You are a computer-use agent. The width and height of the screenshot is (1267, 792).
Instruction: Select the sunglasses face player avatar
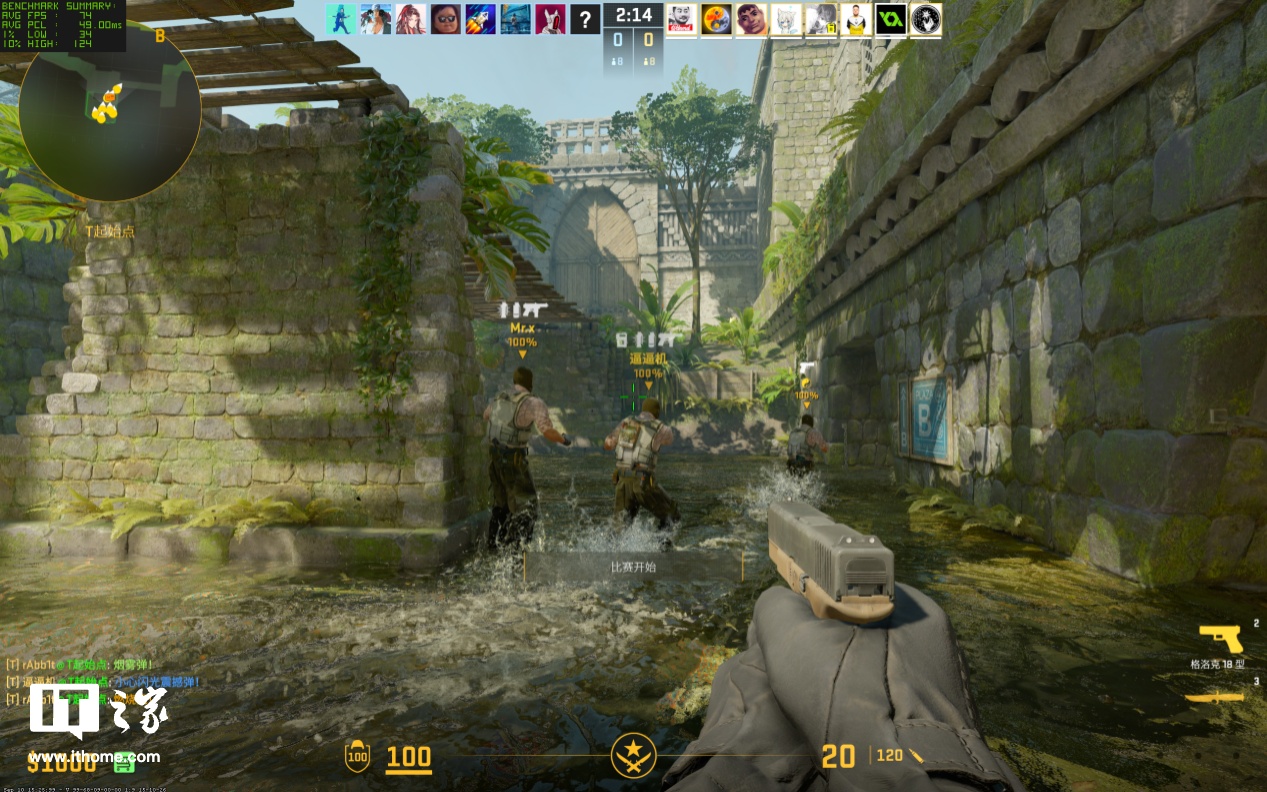pyautogui.click(x=446, y=18)
